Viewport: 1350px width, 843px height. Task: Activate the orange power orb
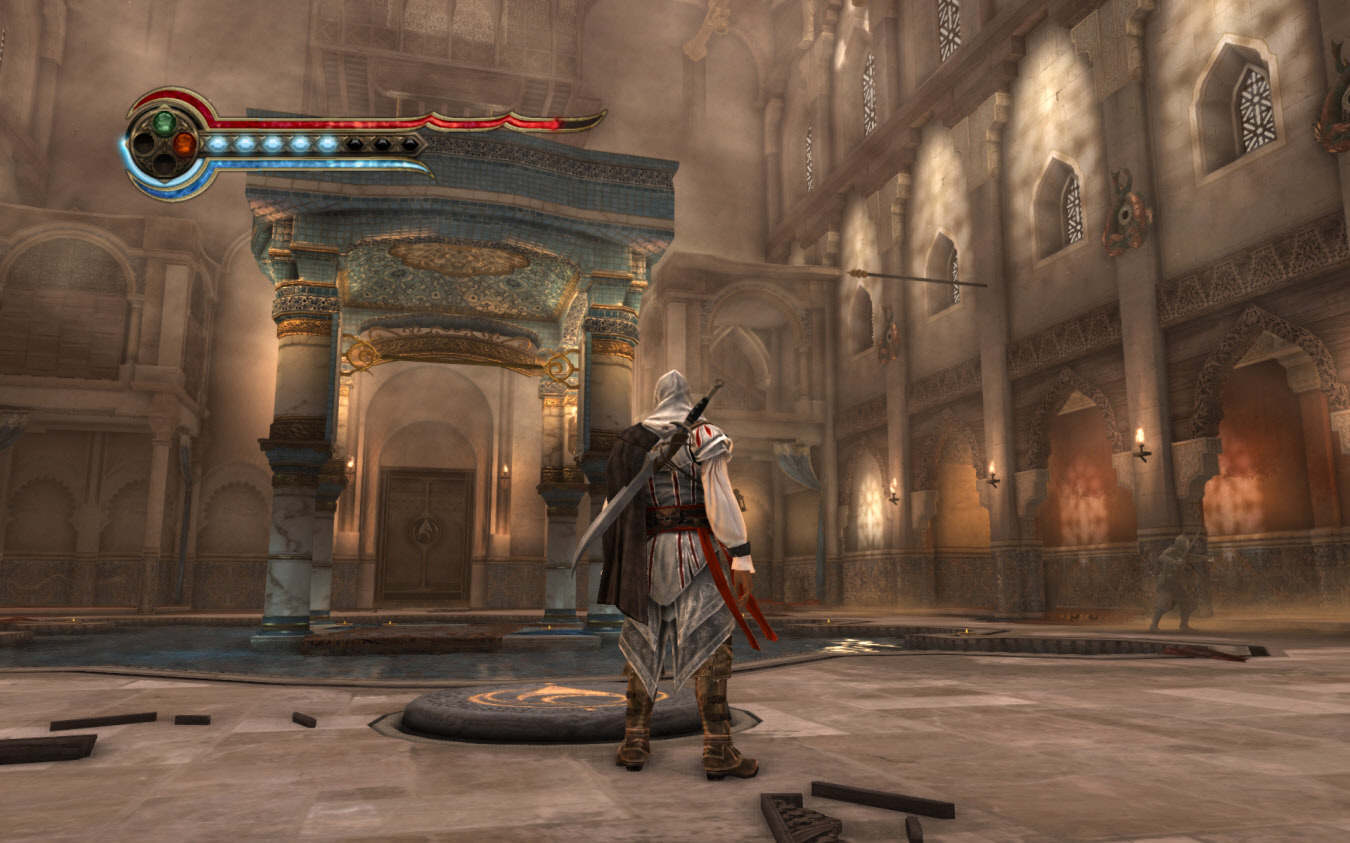pos(183,144)
